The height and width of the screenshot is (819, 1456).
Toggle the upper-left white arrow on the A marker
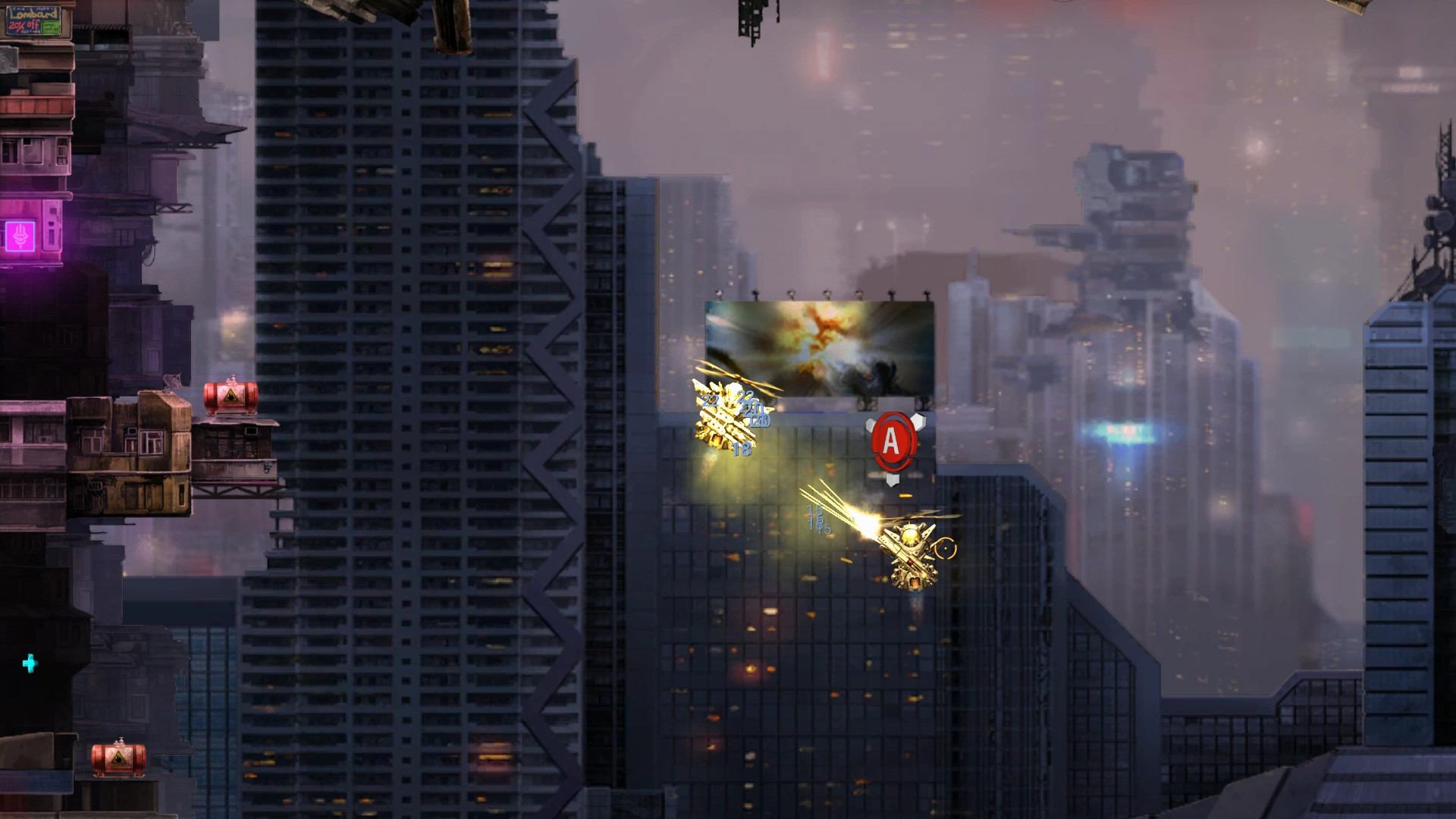871,424
